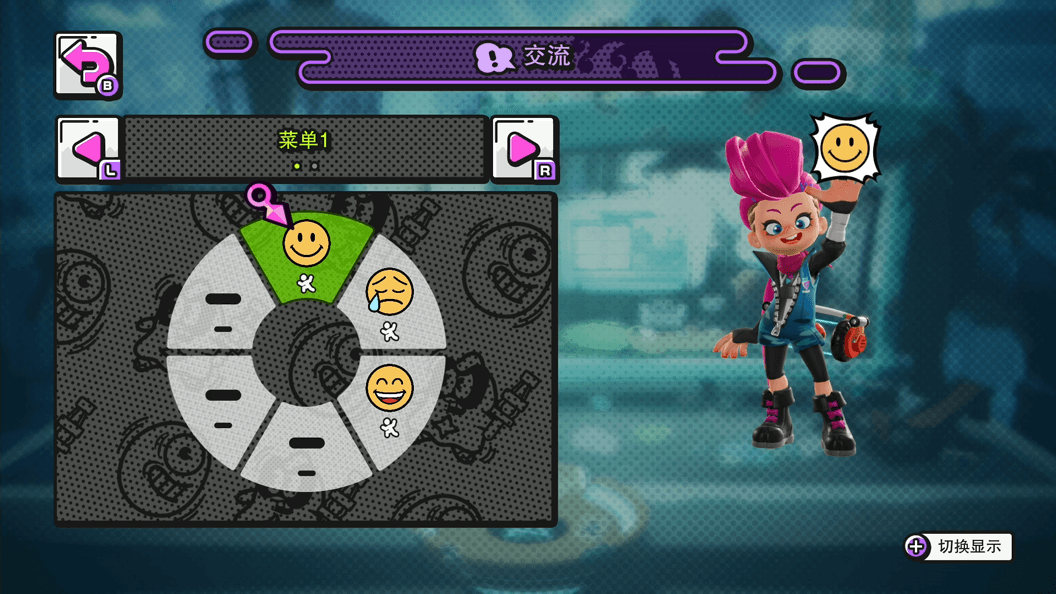Go to the next menu page arrow
This screenshot has height=594, width=1056.
[x=524, y=149]
